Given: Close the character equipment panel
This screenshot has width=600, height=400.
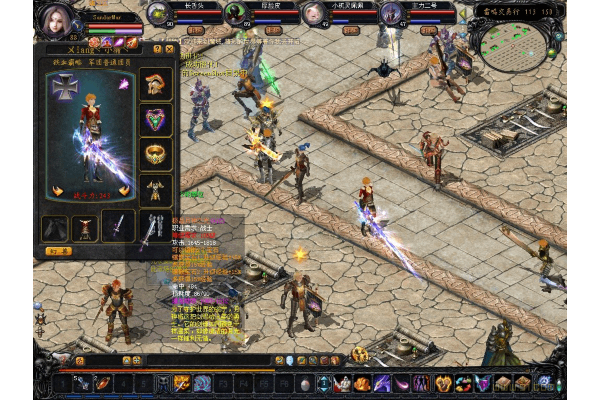Looking at the screenshot, I should [x=170, y=48].
